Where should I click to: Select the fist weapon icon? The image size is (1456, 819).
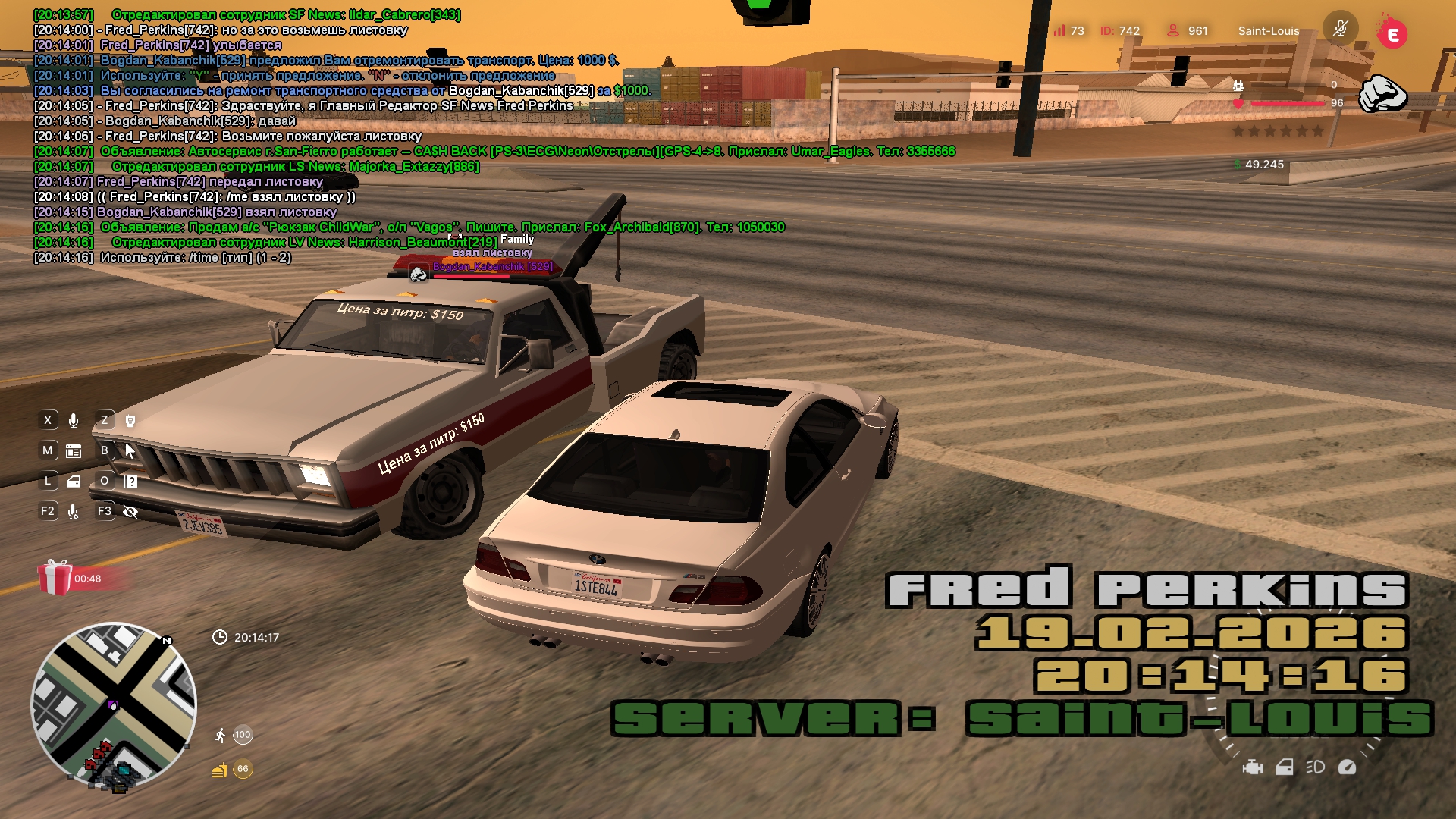click(1382, 94)
